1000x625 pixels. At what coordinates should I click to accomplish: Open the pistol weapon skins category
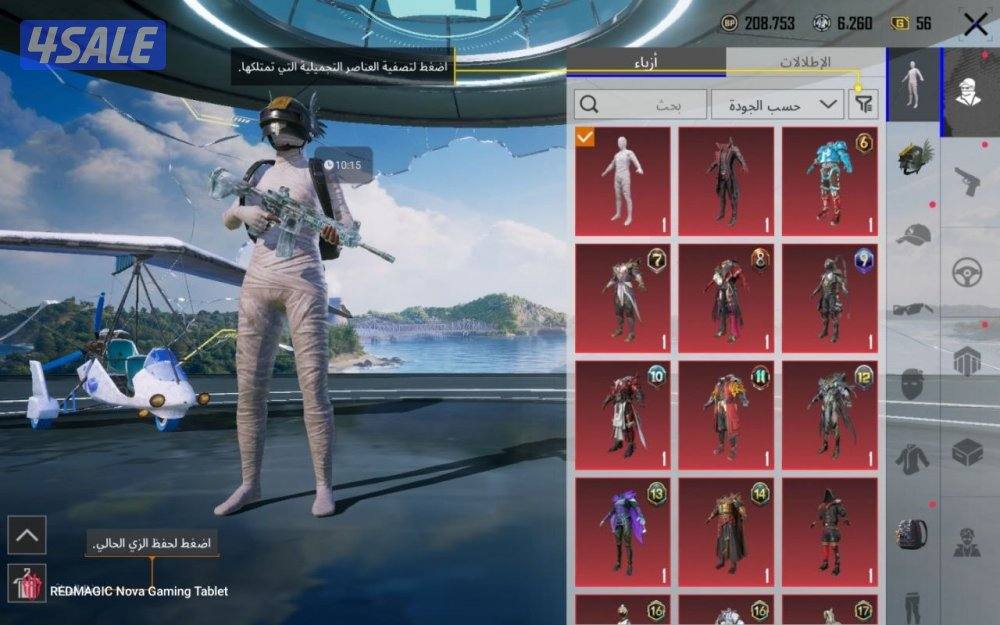(966, 182)
